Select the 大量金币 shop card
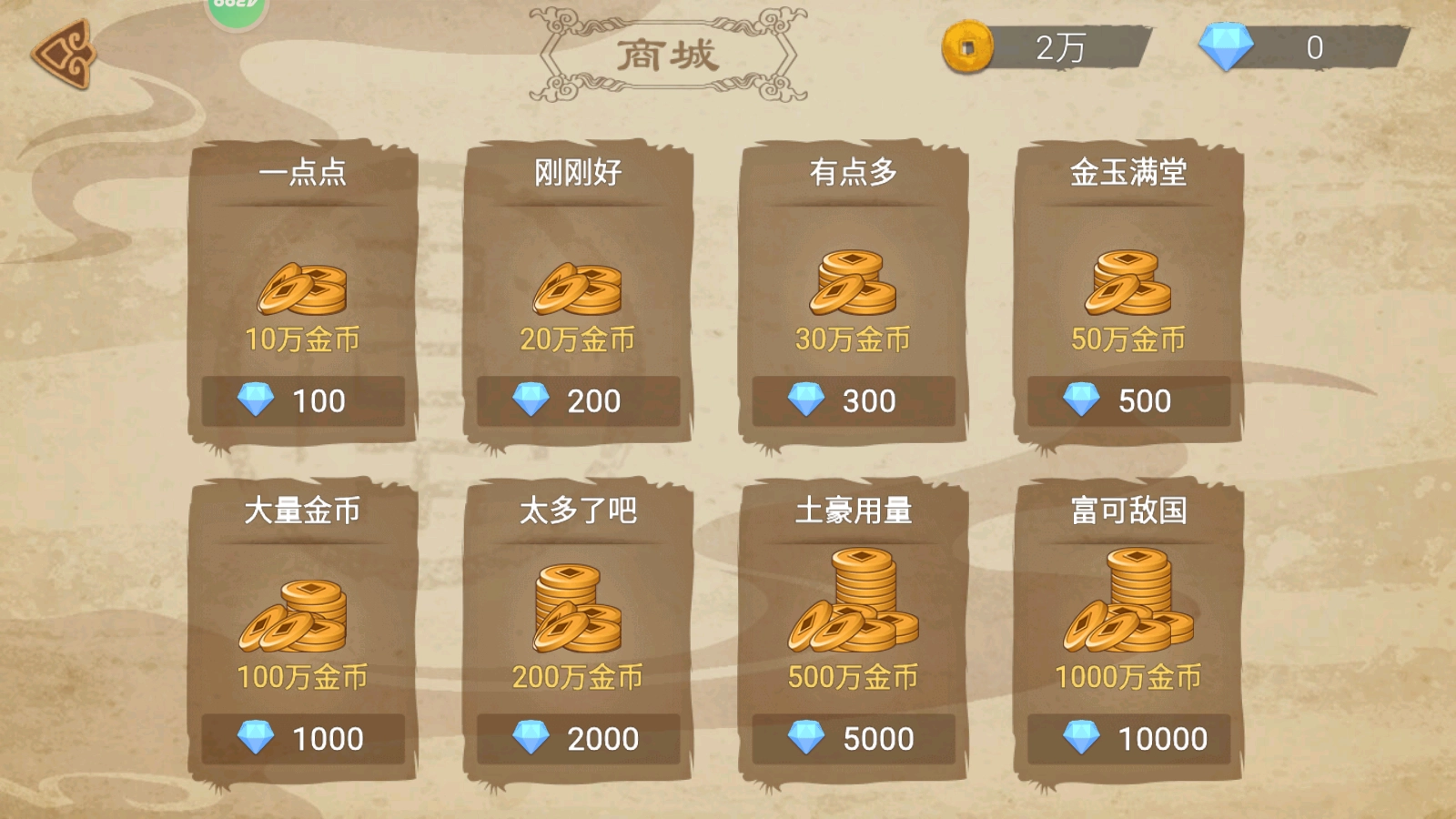 pyautogui.click(x=303, y=628)
